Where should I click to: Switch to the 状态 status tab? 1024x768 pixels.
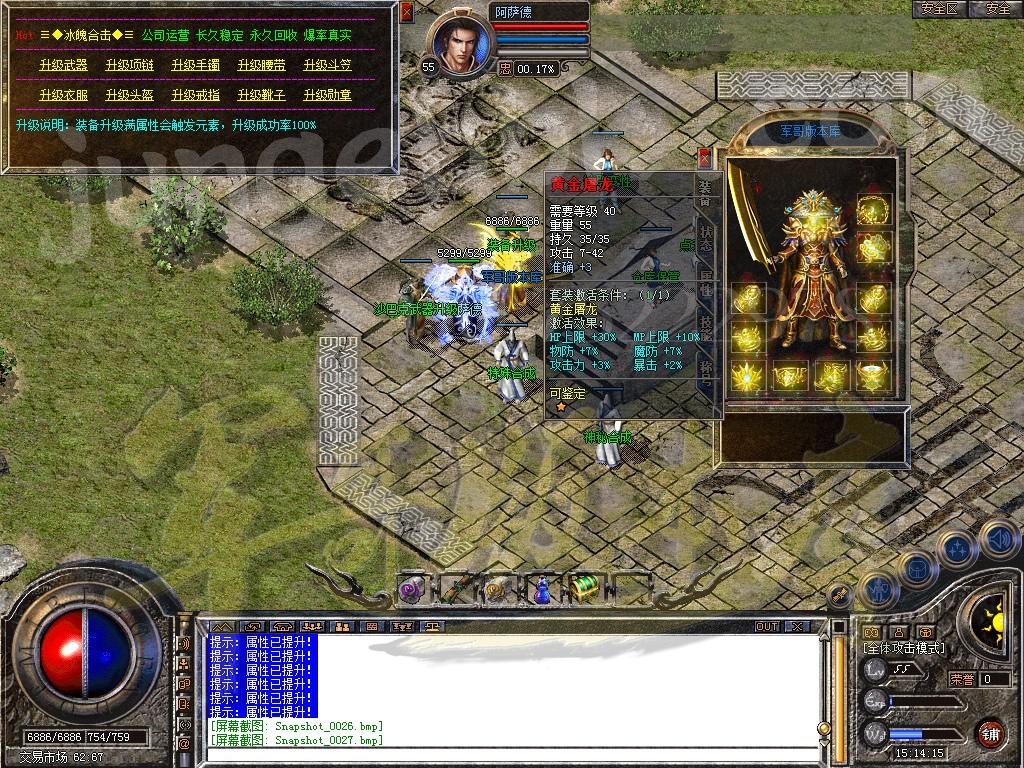[705, 238]
